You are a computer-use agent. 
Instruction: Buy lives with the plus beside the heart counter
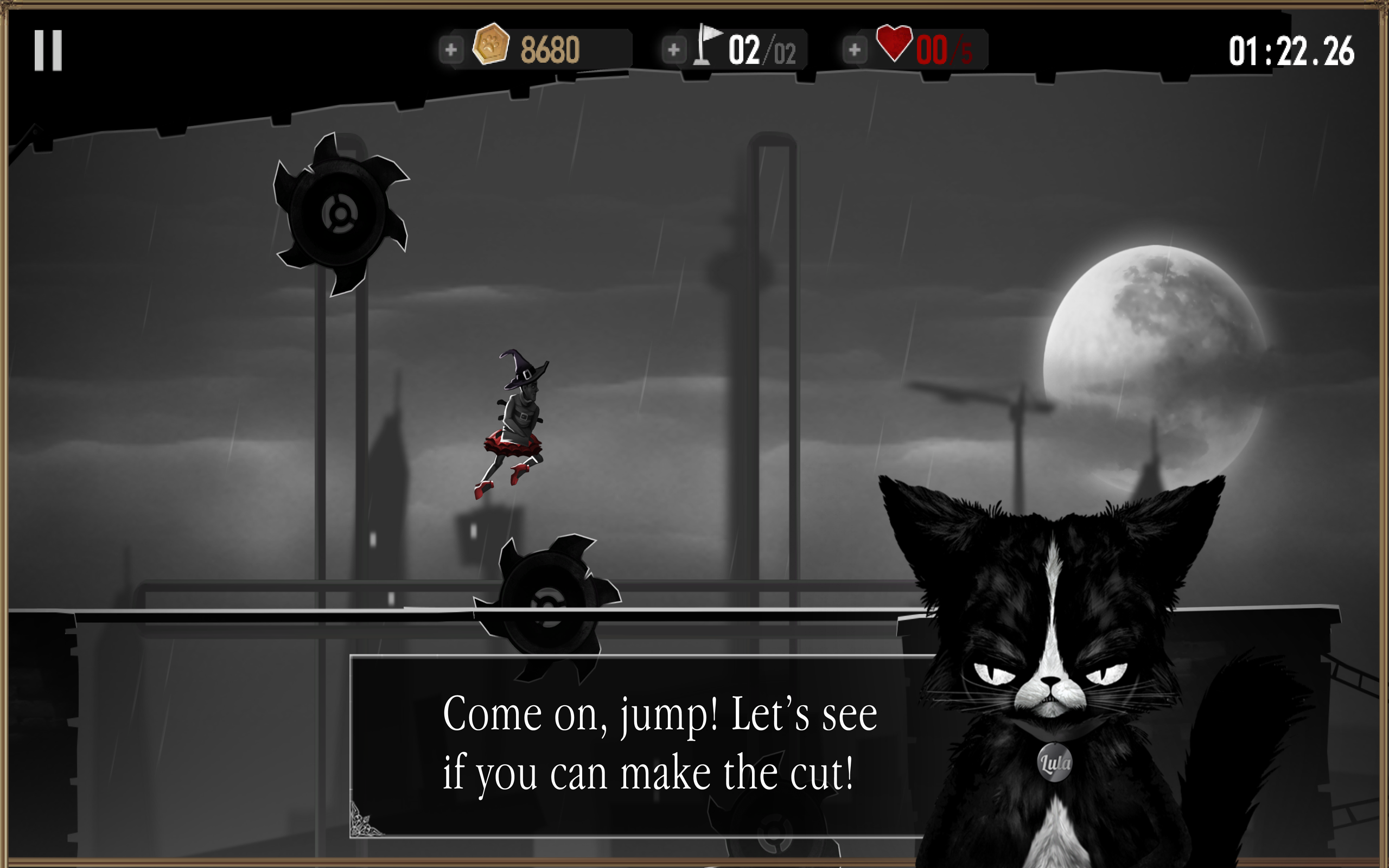click(x=855, y=49)
